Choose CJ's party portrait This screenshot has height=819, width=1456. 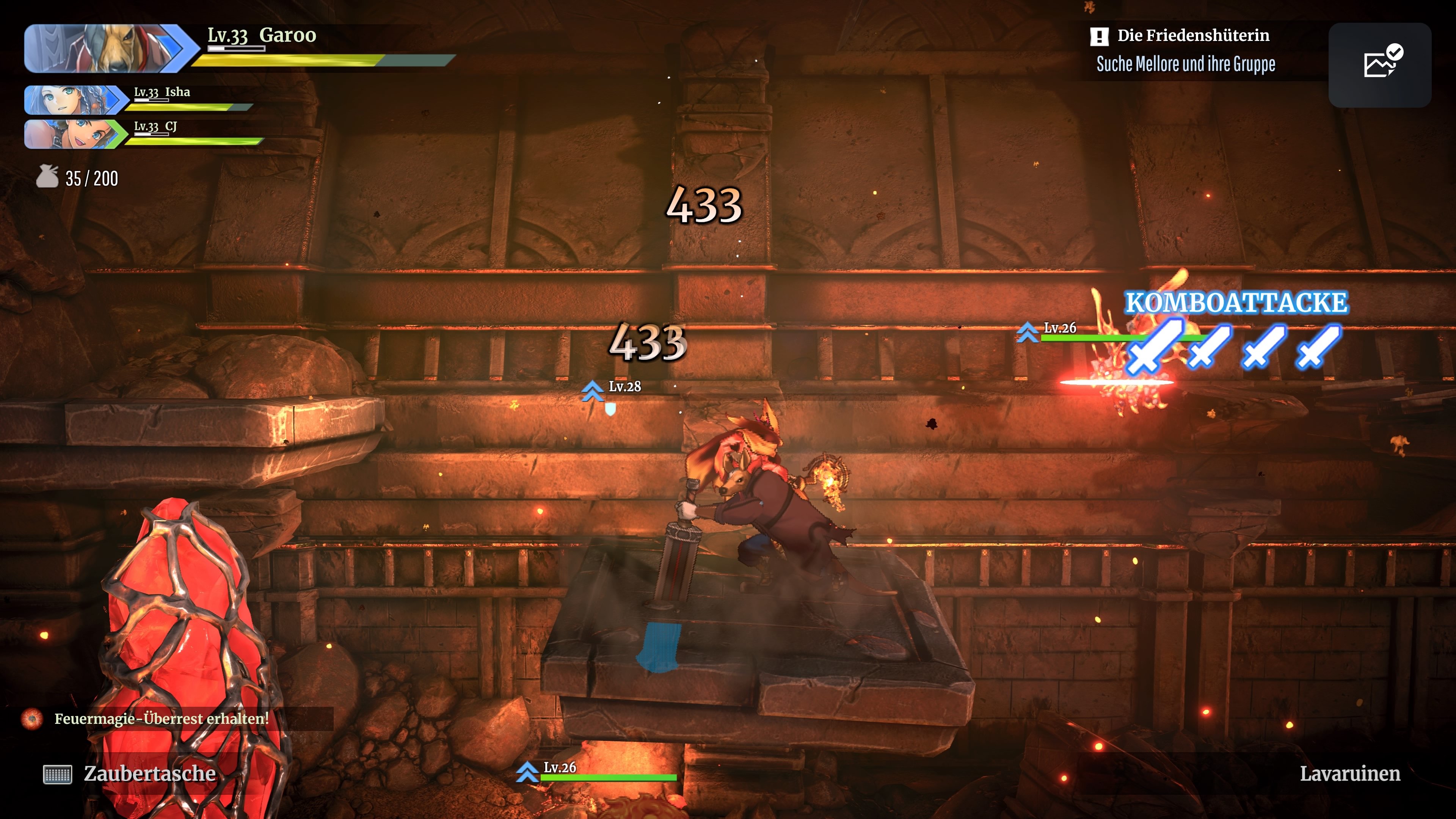pyautogui.click(x=74, y=134)
